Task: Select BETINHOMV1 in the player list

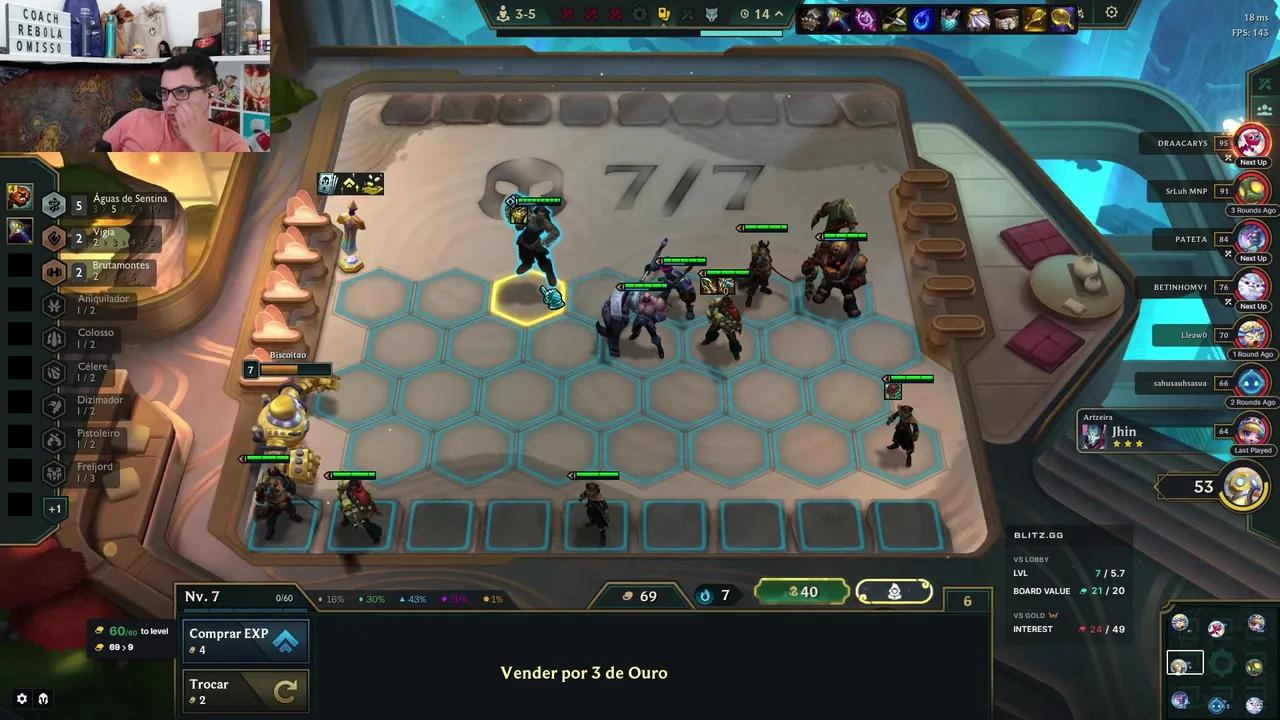Action: click(x=1251, y=287)
